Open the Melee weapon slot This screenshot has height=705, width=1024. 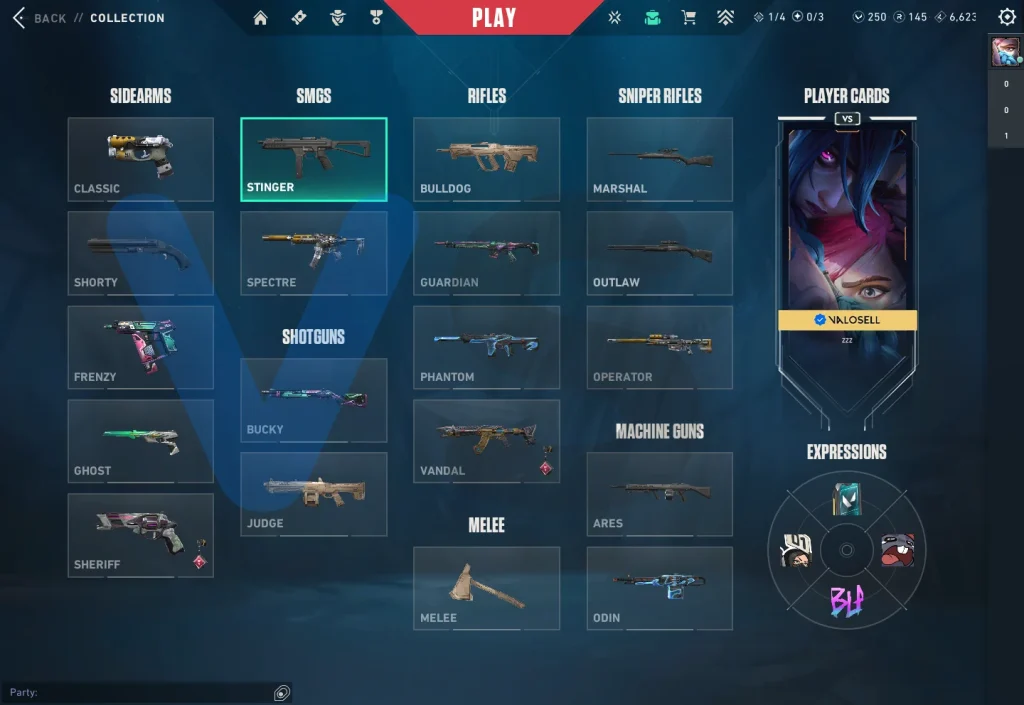click(486, 588)
